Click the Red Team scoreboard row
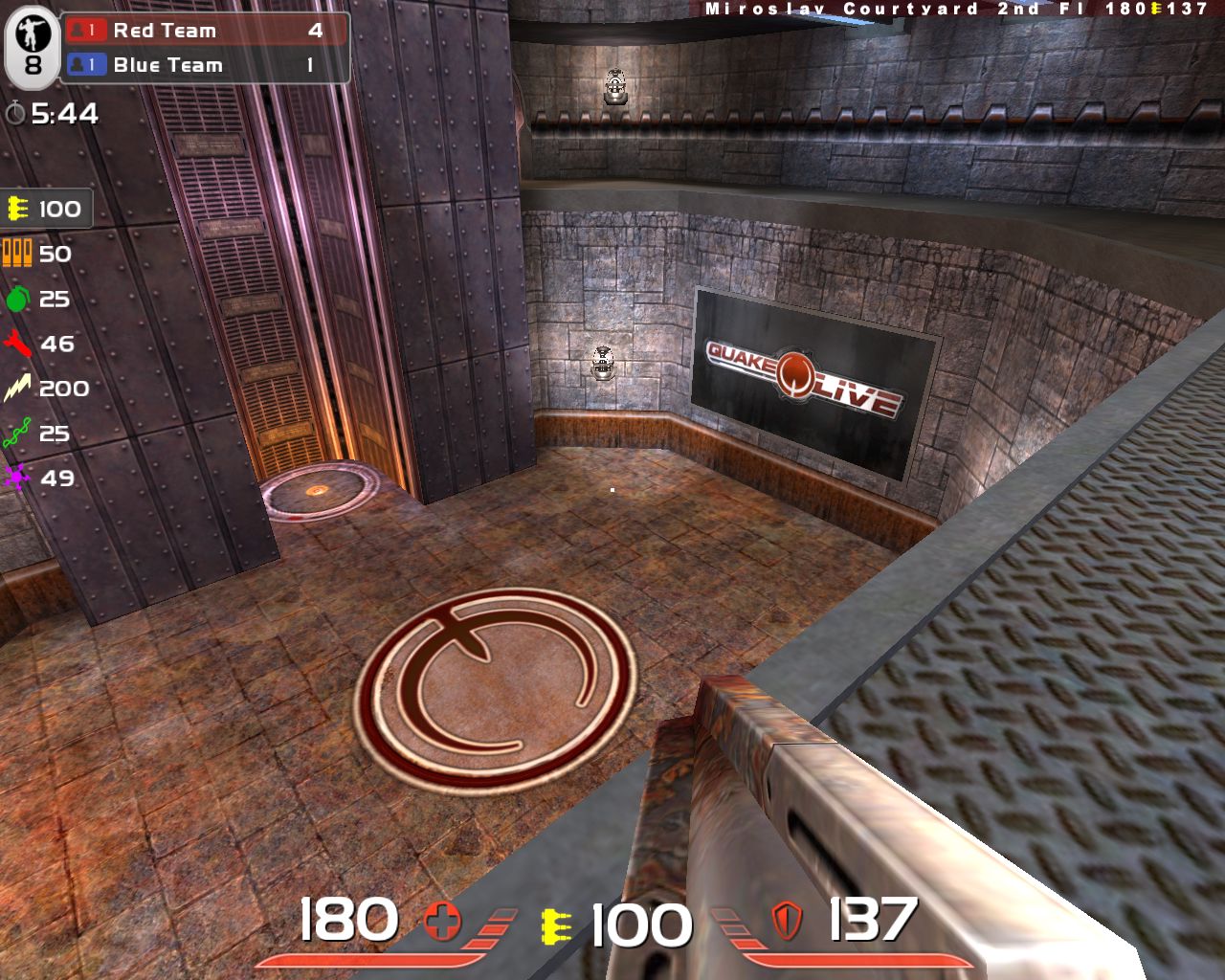 tap(205, 31)
